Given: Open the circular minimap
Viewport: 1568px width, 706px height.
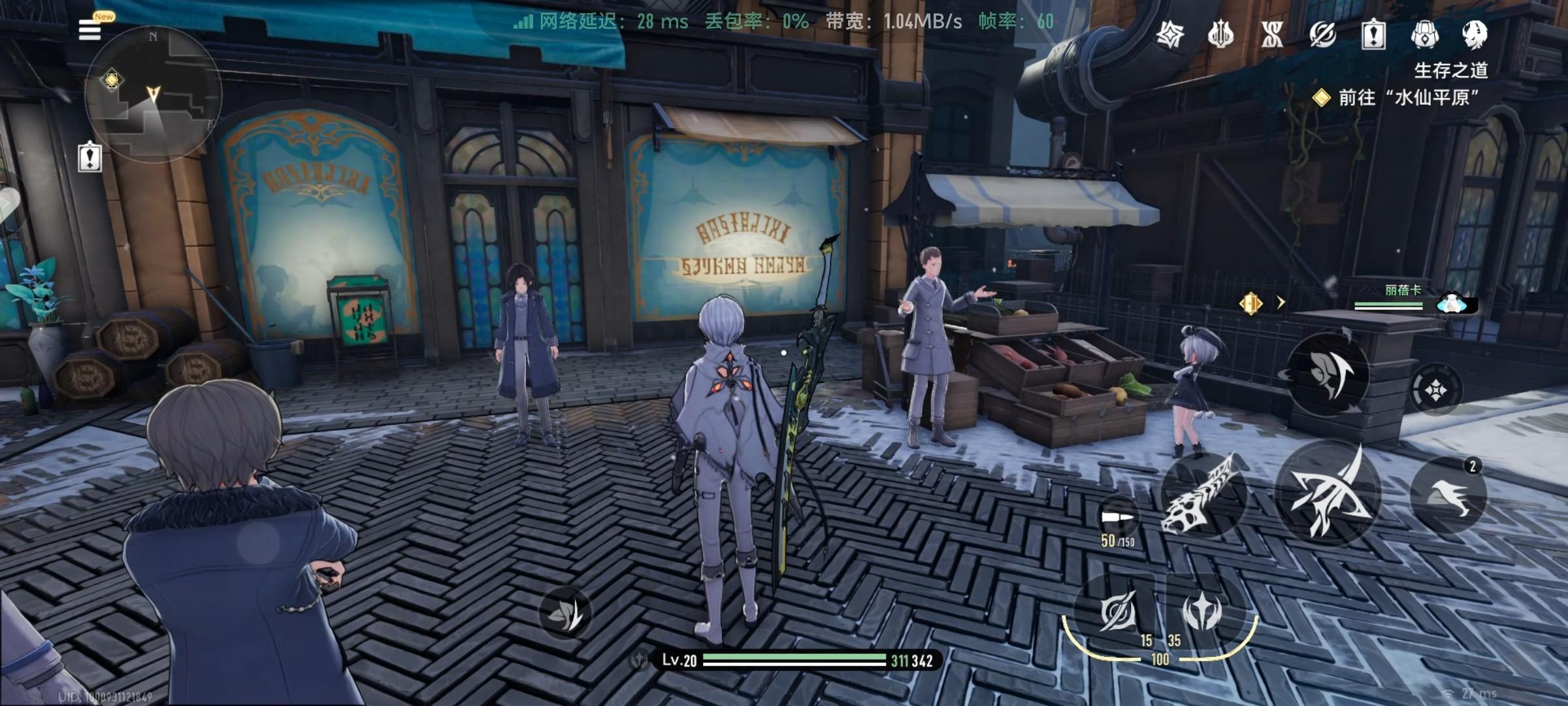Looking at the screenshot, I should [x=154, y=95].
